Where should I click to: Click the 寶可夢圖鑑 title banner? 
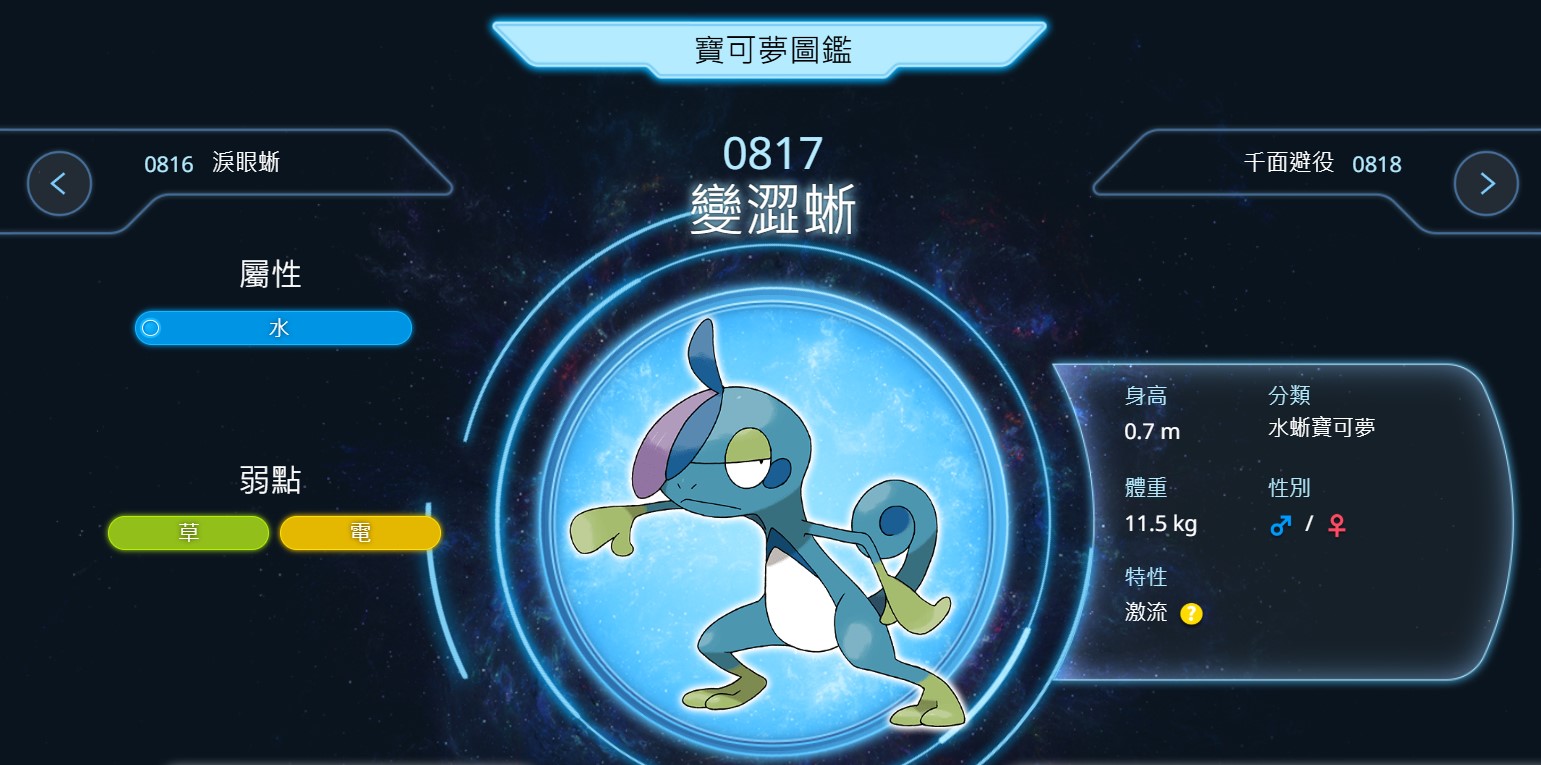pyautogui.click(x=770, y=49)
